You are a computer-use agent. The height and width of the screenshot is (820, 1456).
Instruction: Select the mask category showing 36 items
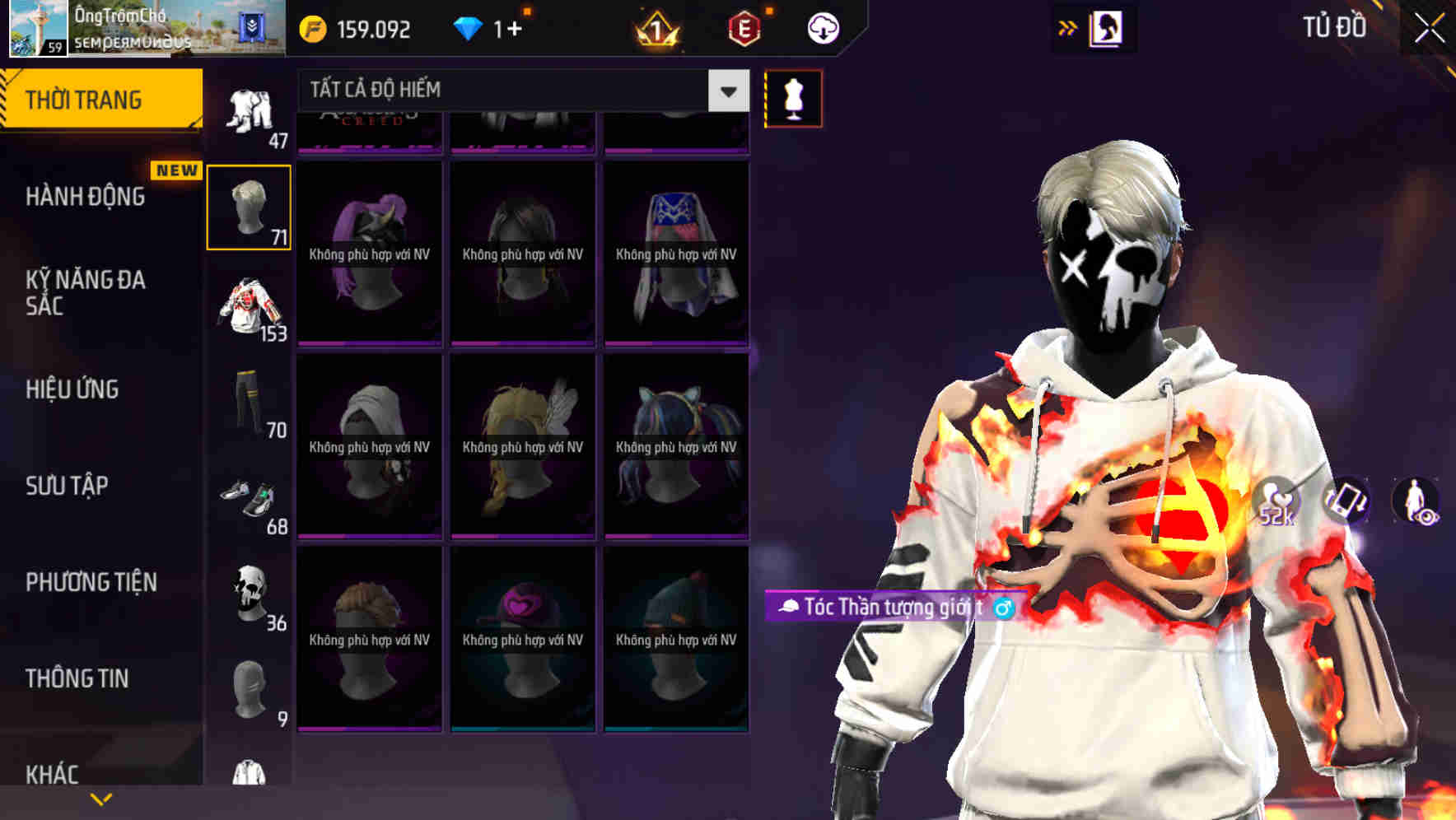[x=249, y=595]
